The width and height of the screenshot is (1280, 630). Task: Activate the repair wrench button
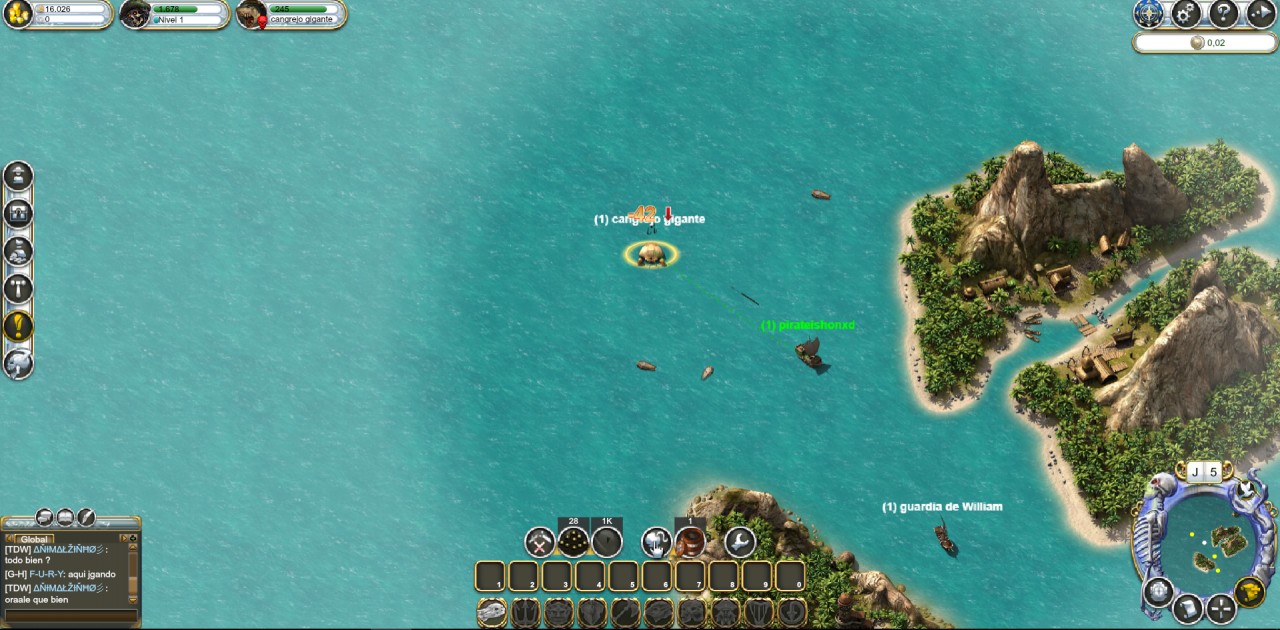tap(740, 542)
